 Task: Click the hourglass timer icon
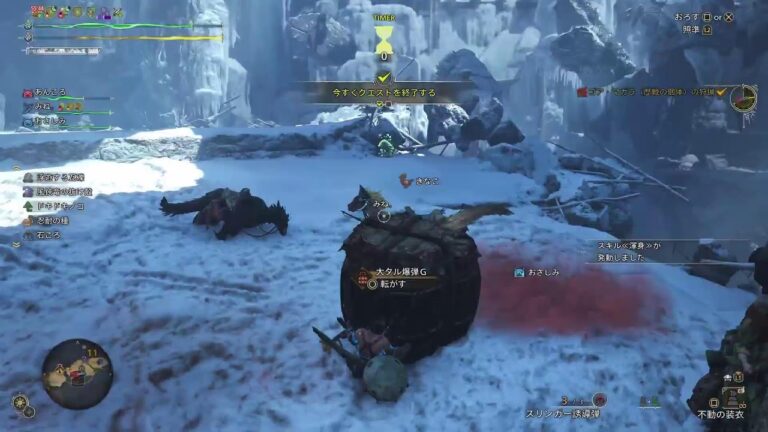pyautogui.click(x=383, y=40)
